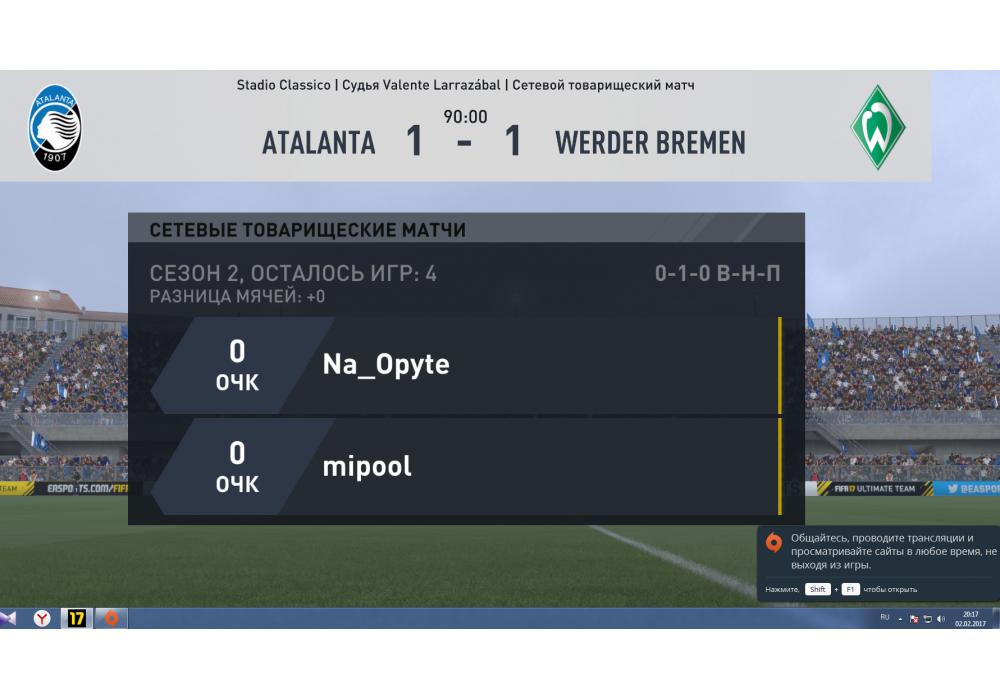Click the RU language indicator
Screen dimensions: 1000x700
click(x=885, y=618)
